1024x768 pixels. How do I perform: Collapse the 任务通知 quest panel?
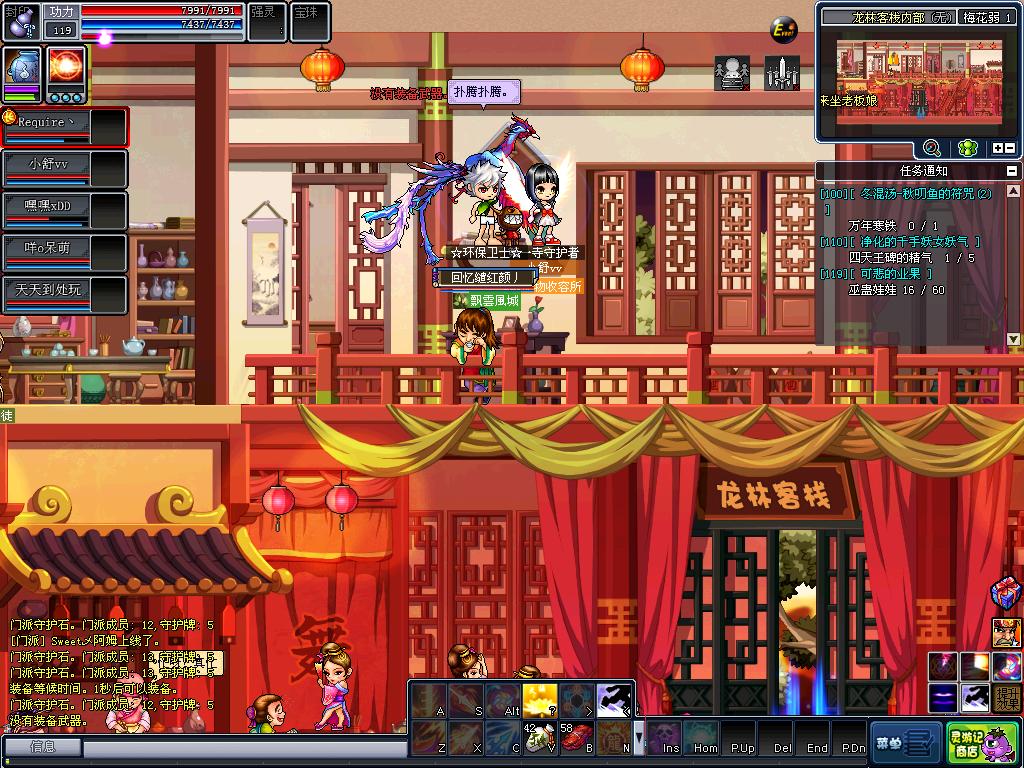click(1012, 171)
